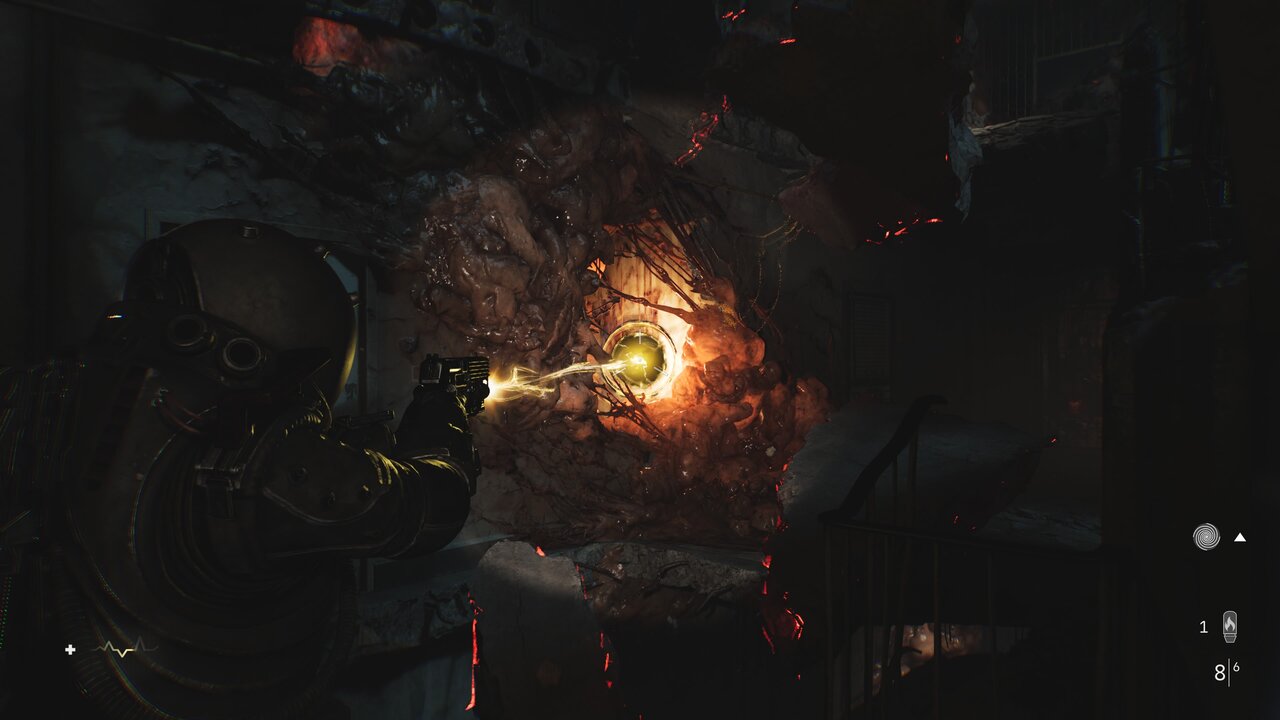
Task: Select the spiral ability icon
Action: [1206, 537]
